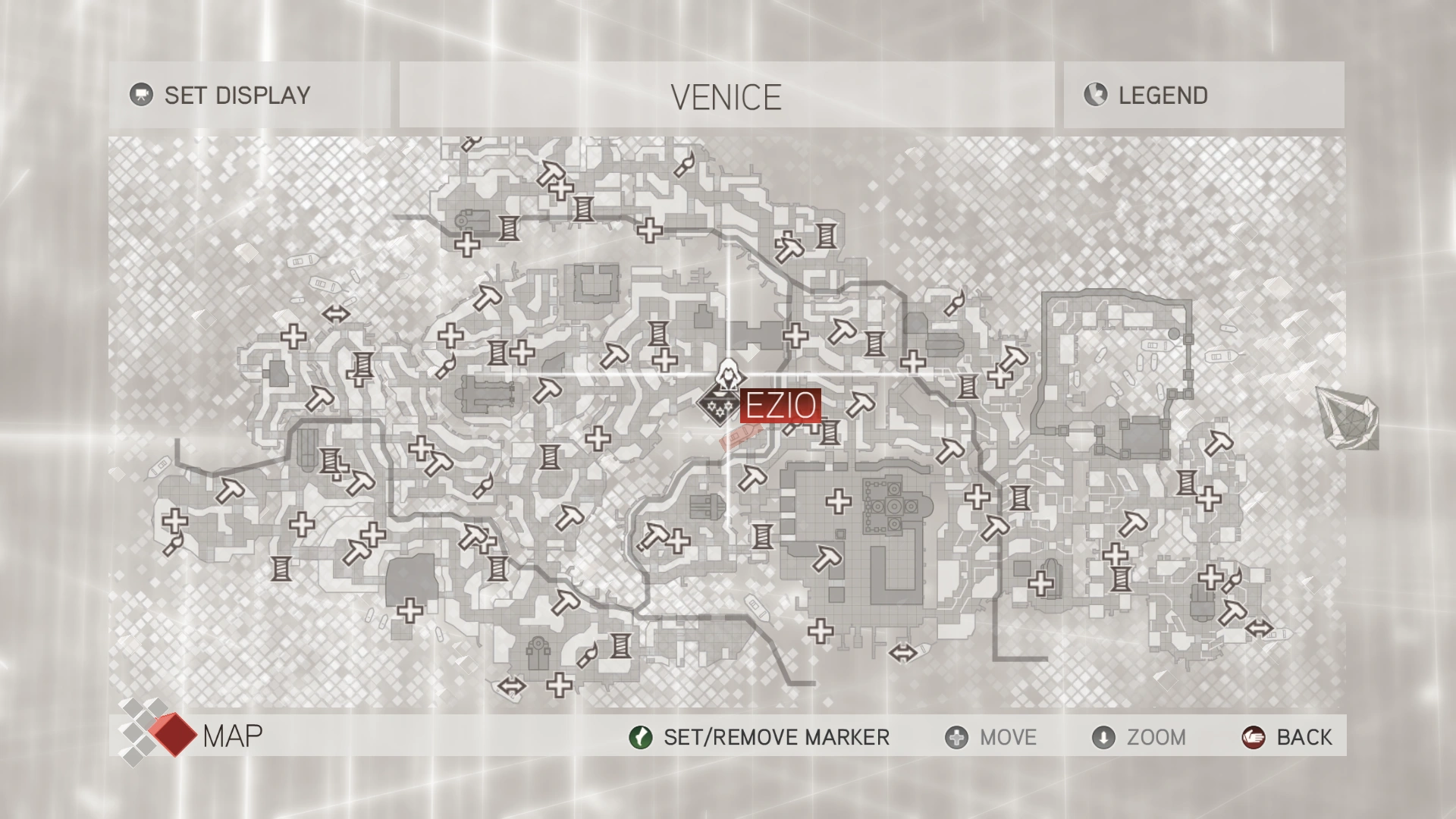Screen dimensions: 1456x819
Task: Go back from the map screen
Action: (x=1287, y=737)
